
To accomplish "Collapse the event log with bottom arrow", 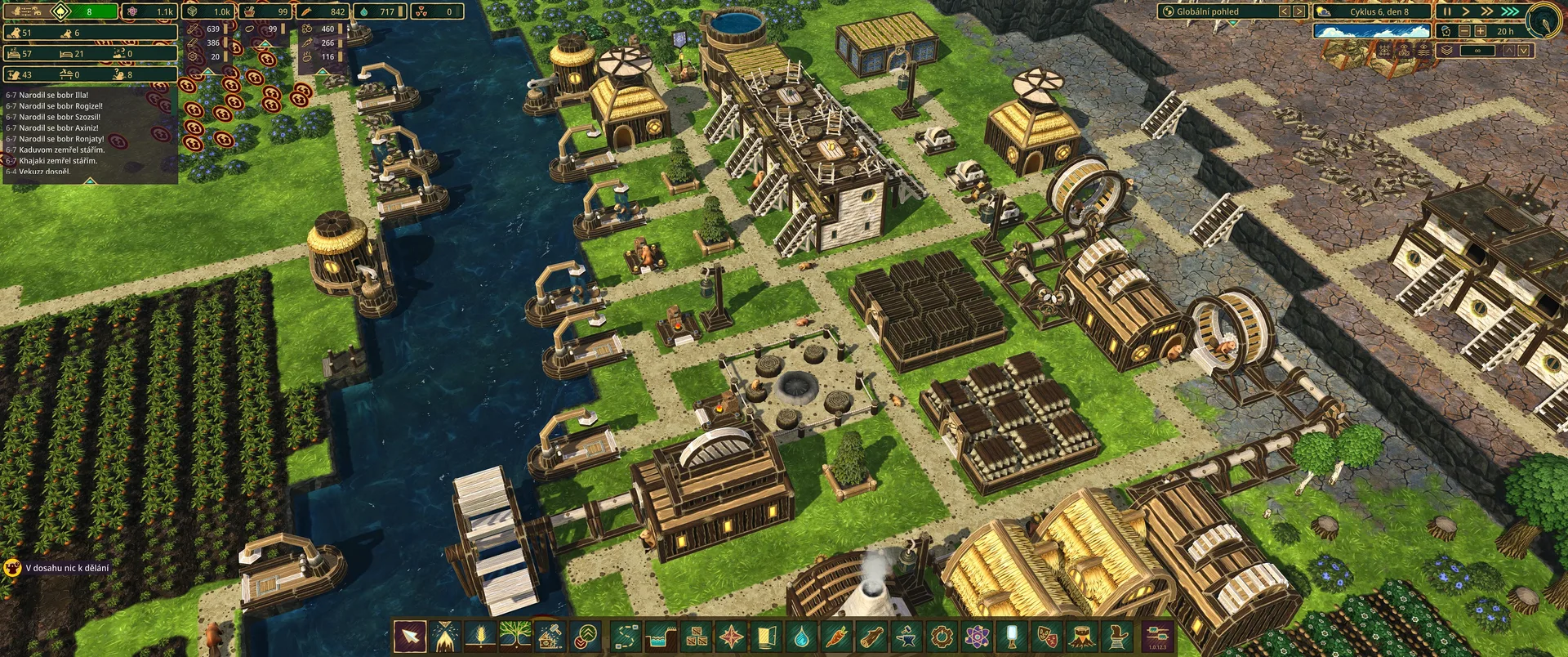I will point(90,181).
